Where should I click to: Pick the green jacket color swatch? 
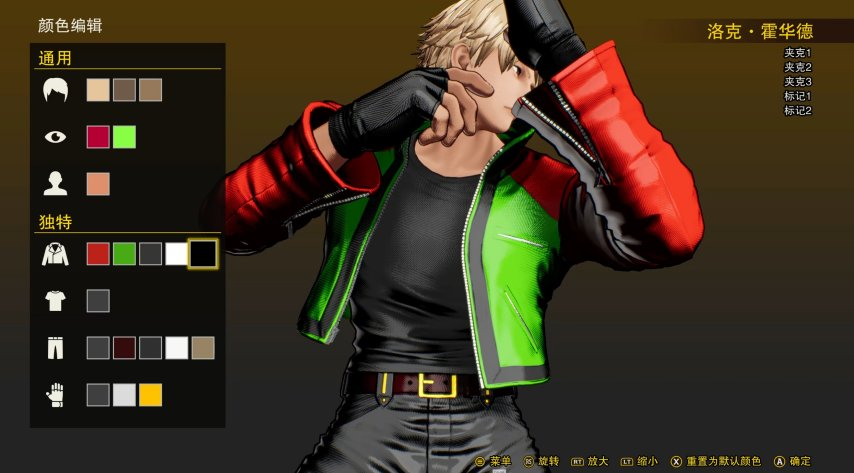point(124,253)
